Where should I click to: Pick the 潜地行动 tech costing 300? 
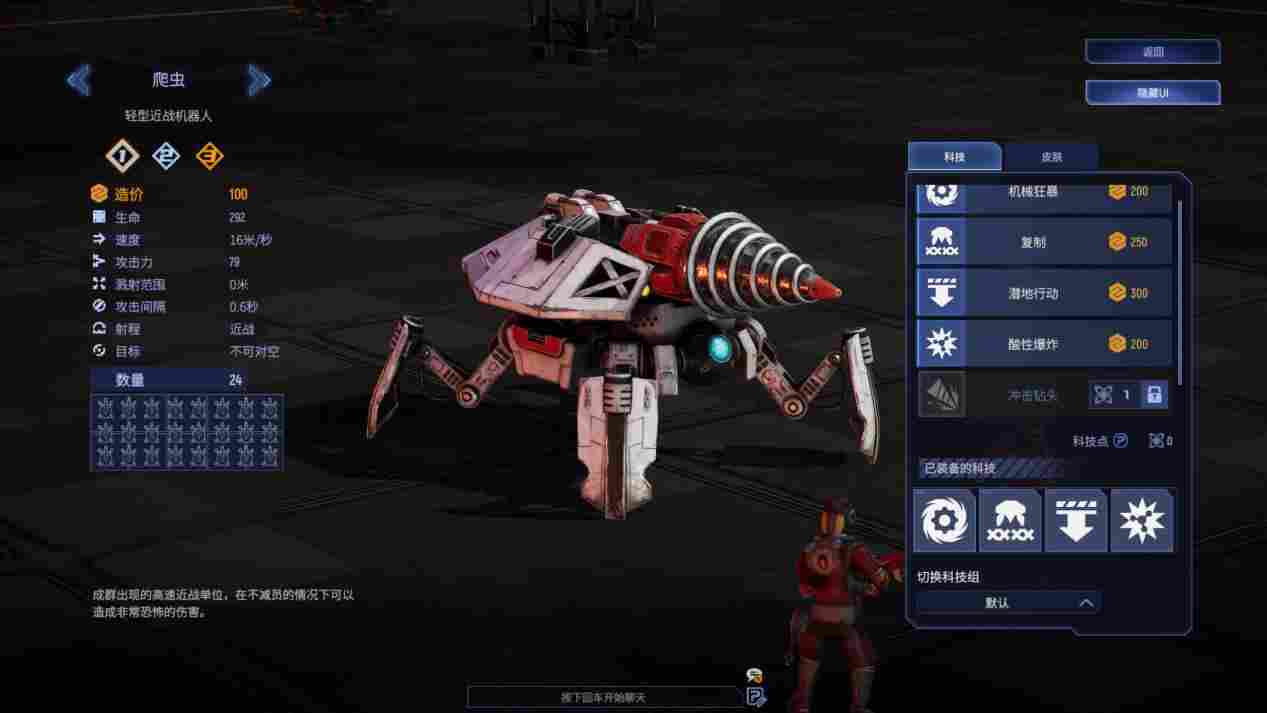(1044, 293)
